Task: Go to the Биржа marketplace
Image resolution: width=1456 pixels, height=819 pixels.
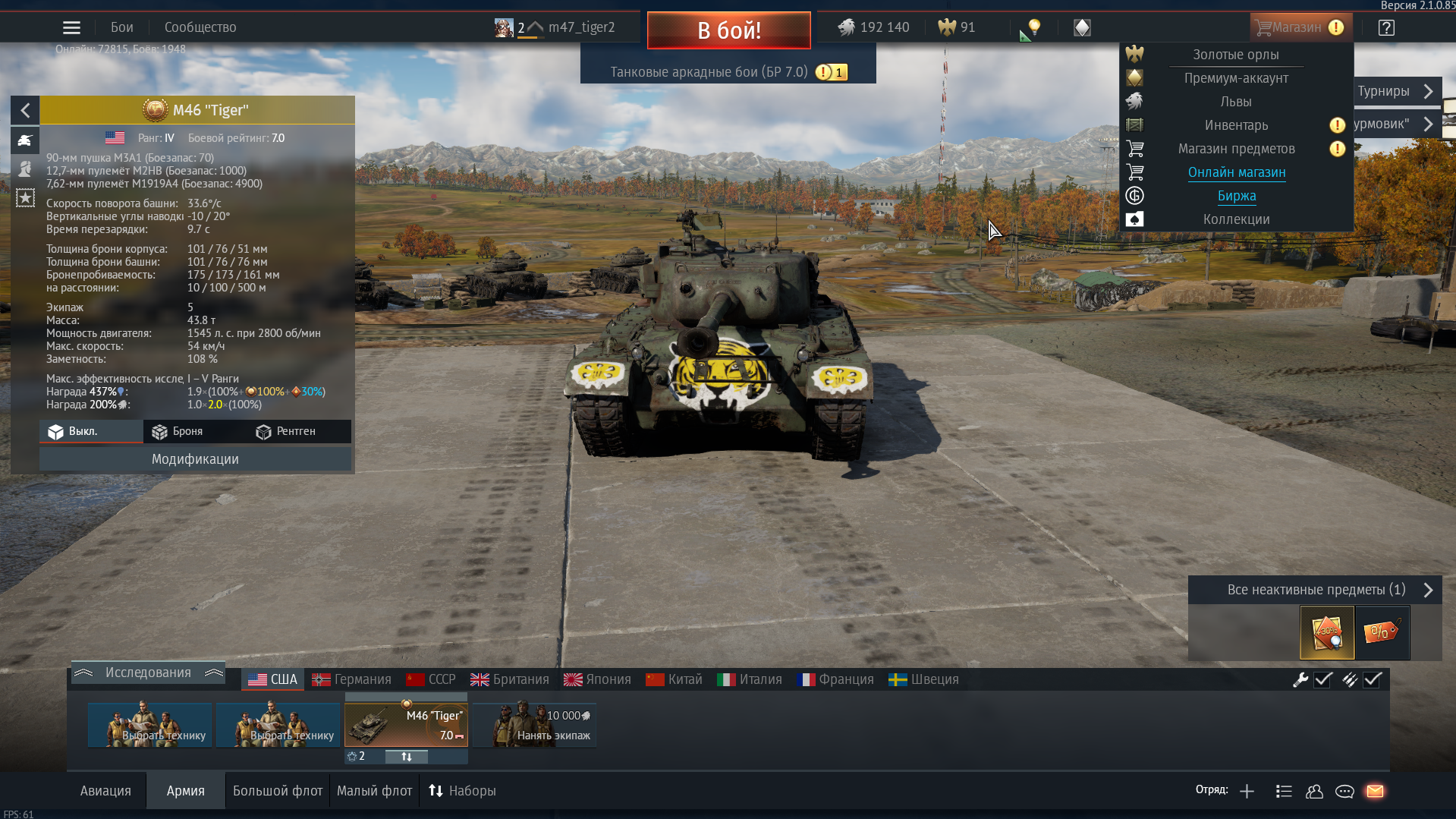Action: point(1236,196)
